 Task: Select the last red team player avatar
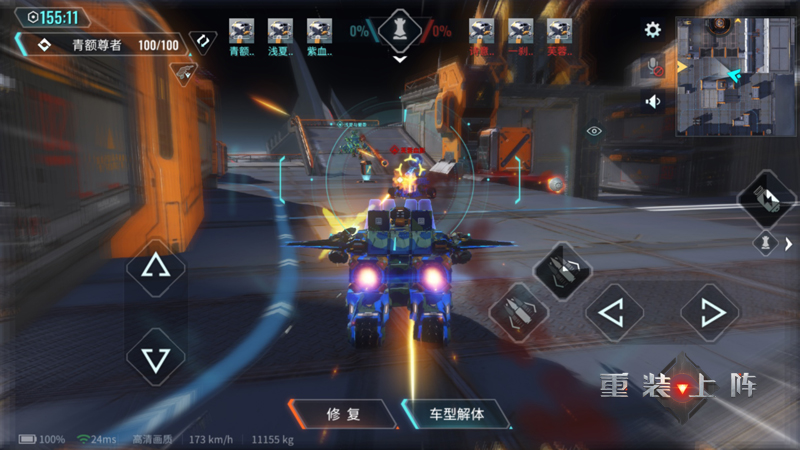pyautogui.click(x=558, y=31)
